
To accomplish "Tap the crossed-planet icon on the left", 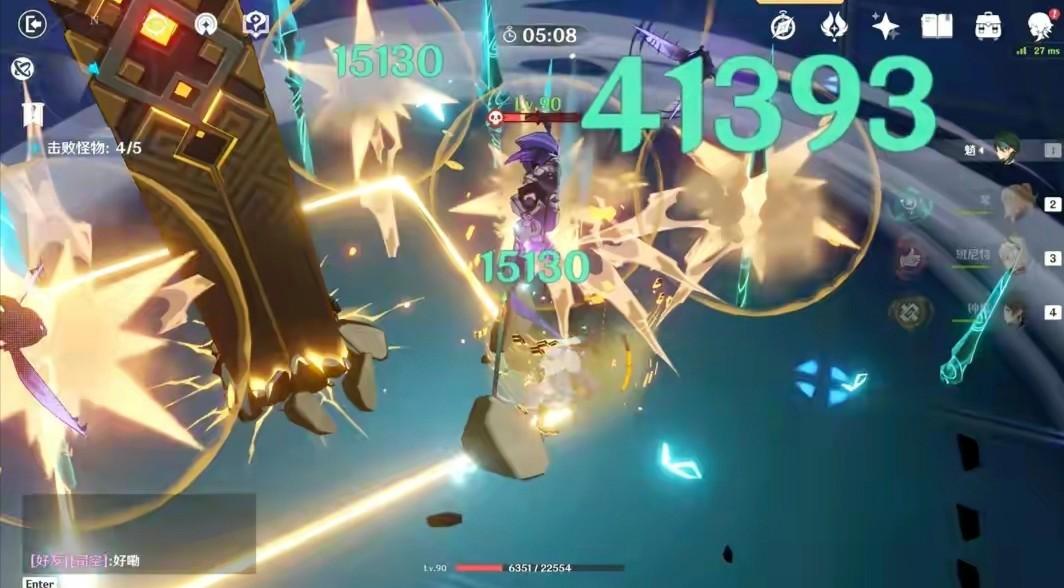I will (21, 68).
